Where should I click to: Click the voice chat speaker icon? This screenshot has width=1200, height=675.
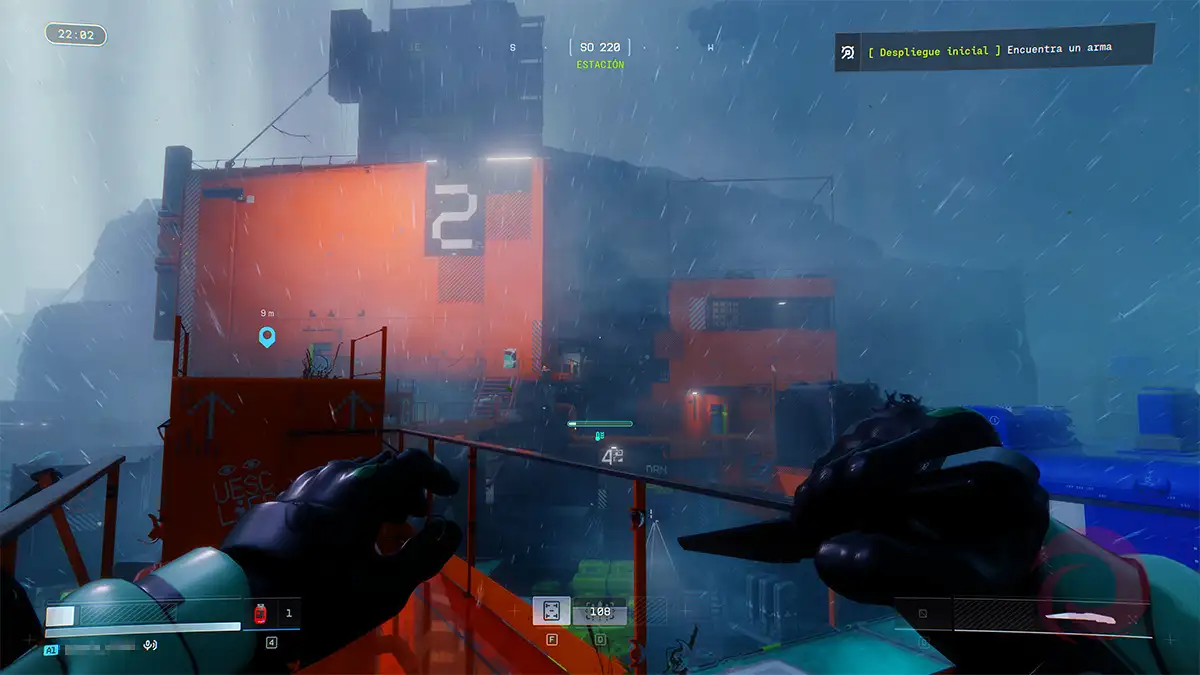(x=150, y=646)
